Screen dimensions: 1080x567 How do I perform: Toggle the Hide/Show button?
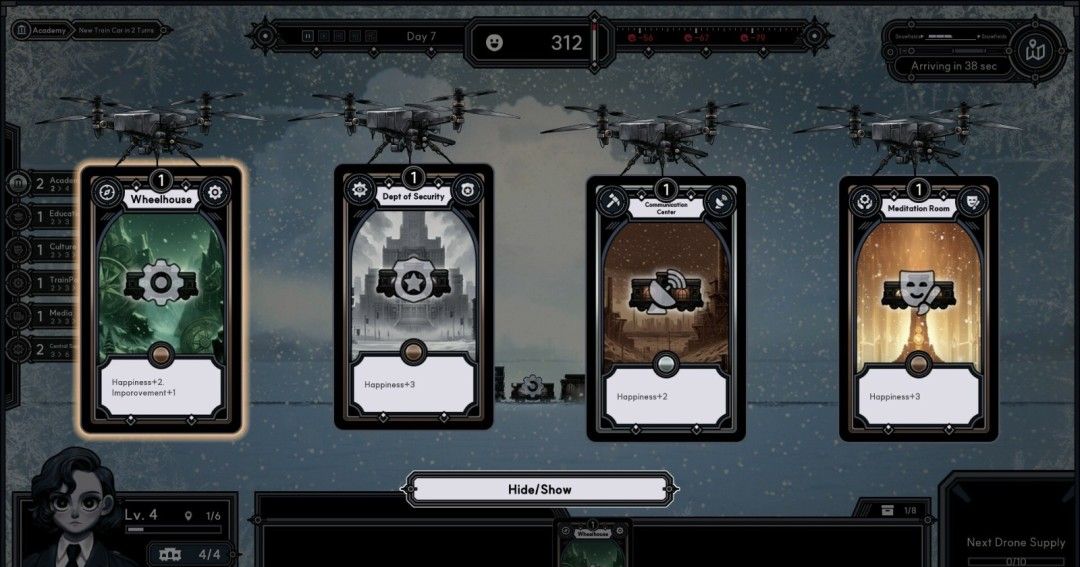tap(539, 489)
